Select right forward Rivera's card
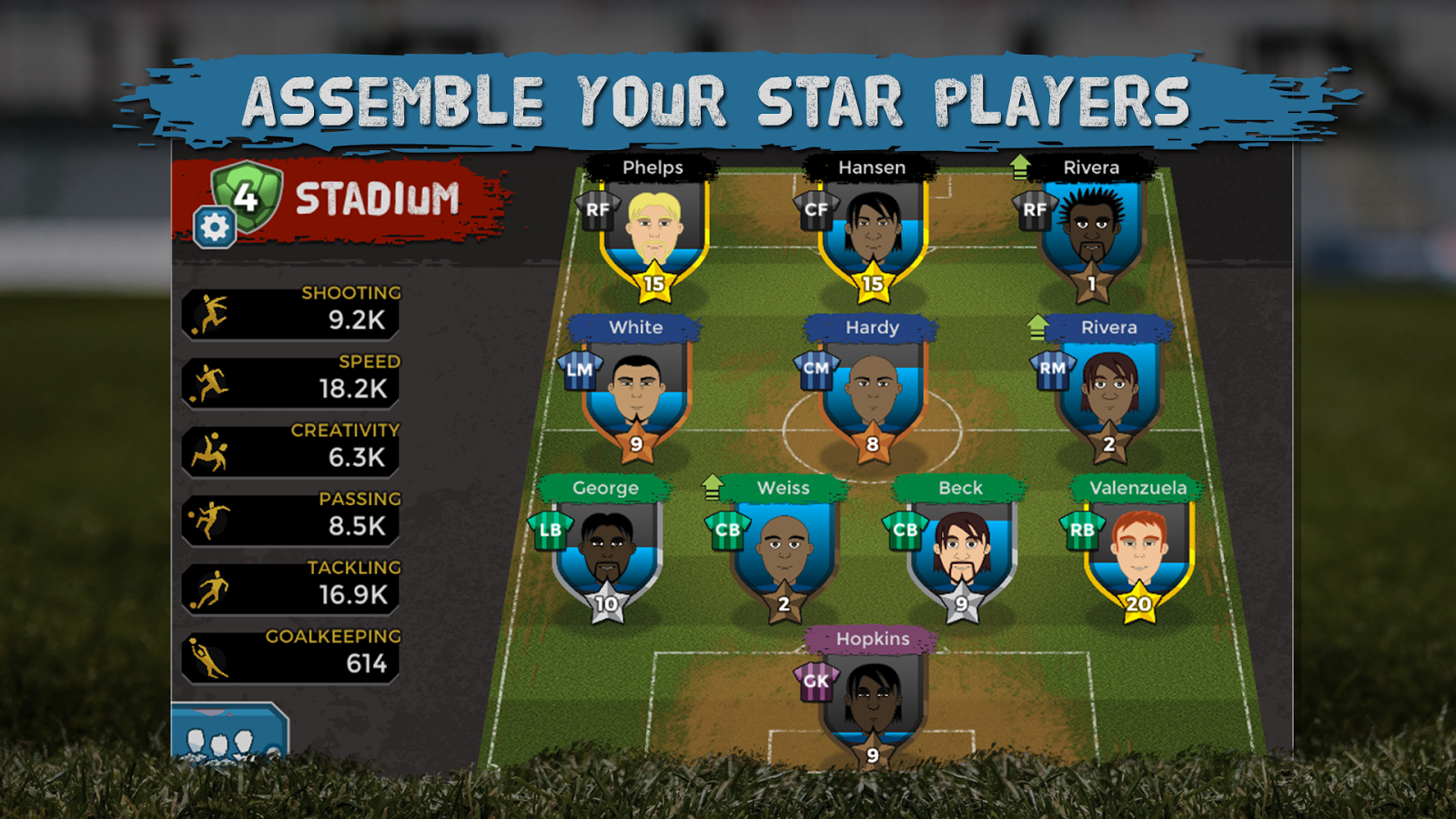The image size is (1456, 819). [x=1091, y=232]
